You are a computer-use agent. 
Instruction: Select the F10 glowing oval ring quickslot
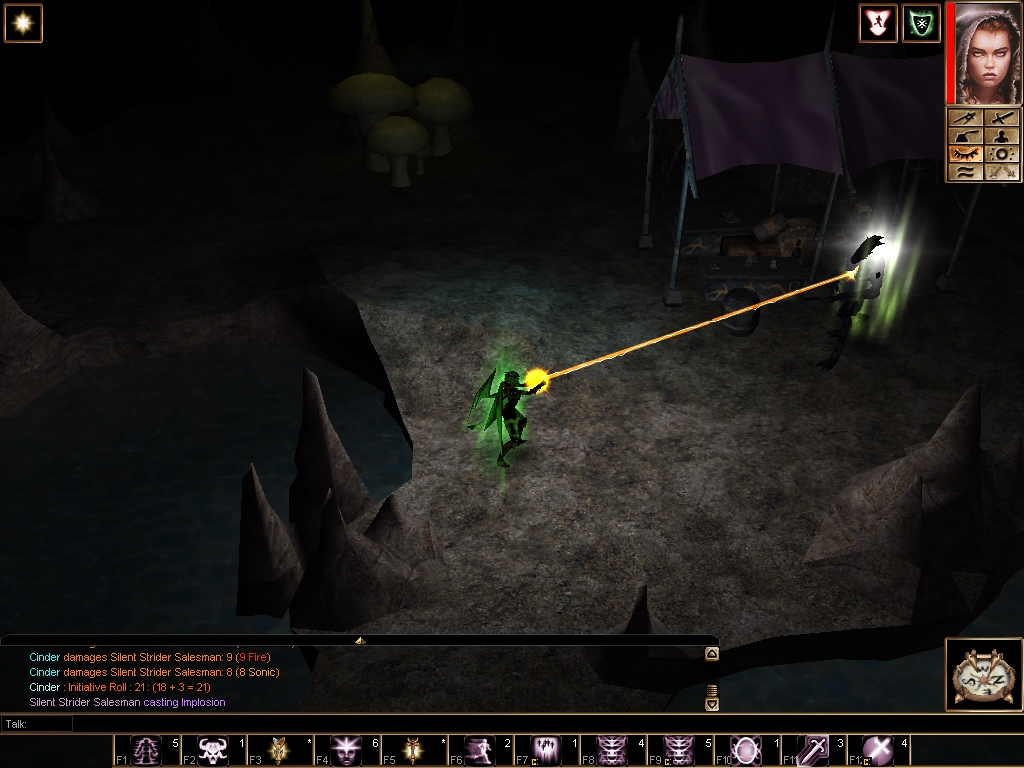tap(747, 750)
